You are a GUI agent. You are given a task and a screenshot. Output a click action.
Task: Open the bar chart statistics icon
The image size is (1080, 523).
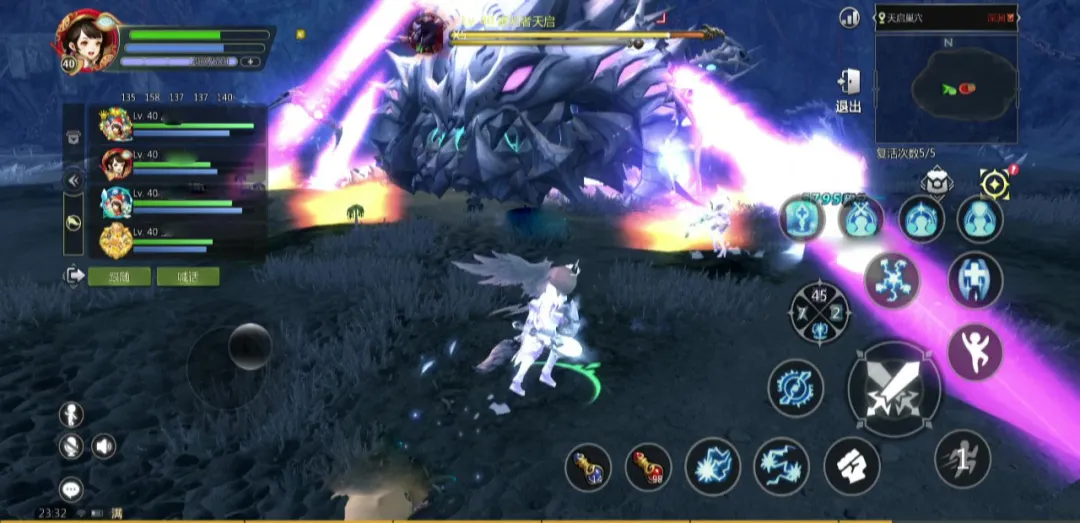tap(850, 17)
